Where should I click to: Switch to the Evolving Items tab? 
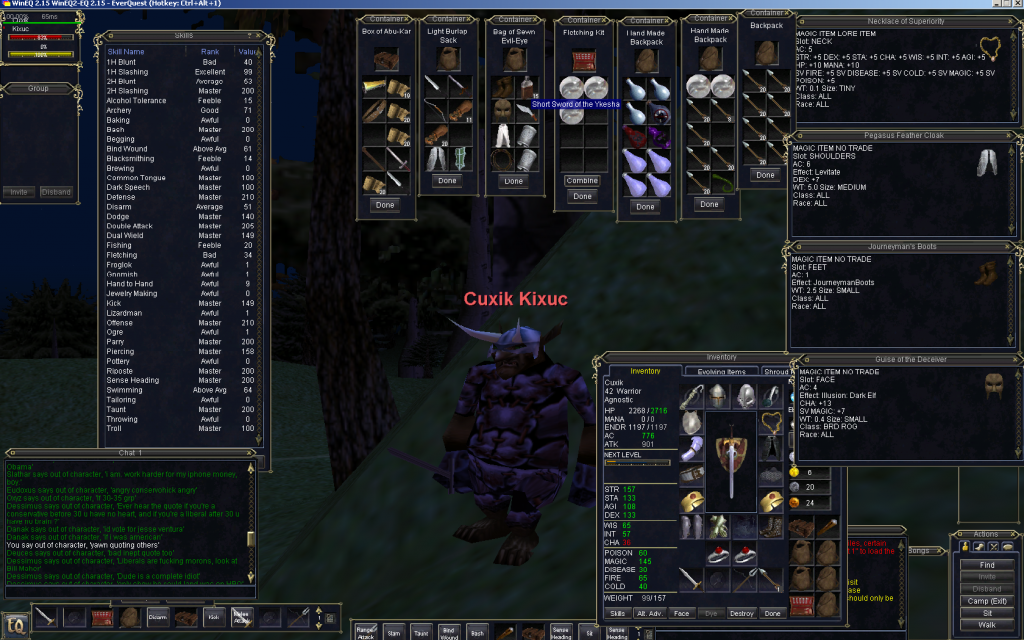[715, 371]
